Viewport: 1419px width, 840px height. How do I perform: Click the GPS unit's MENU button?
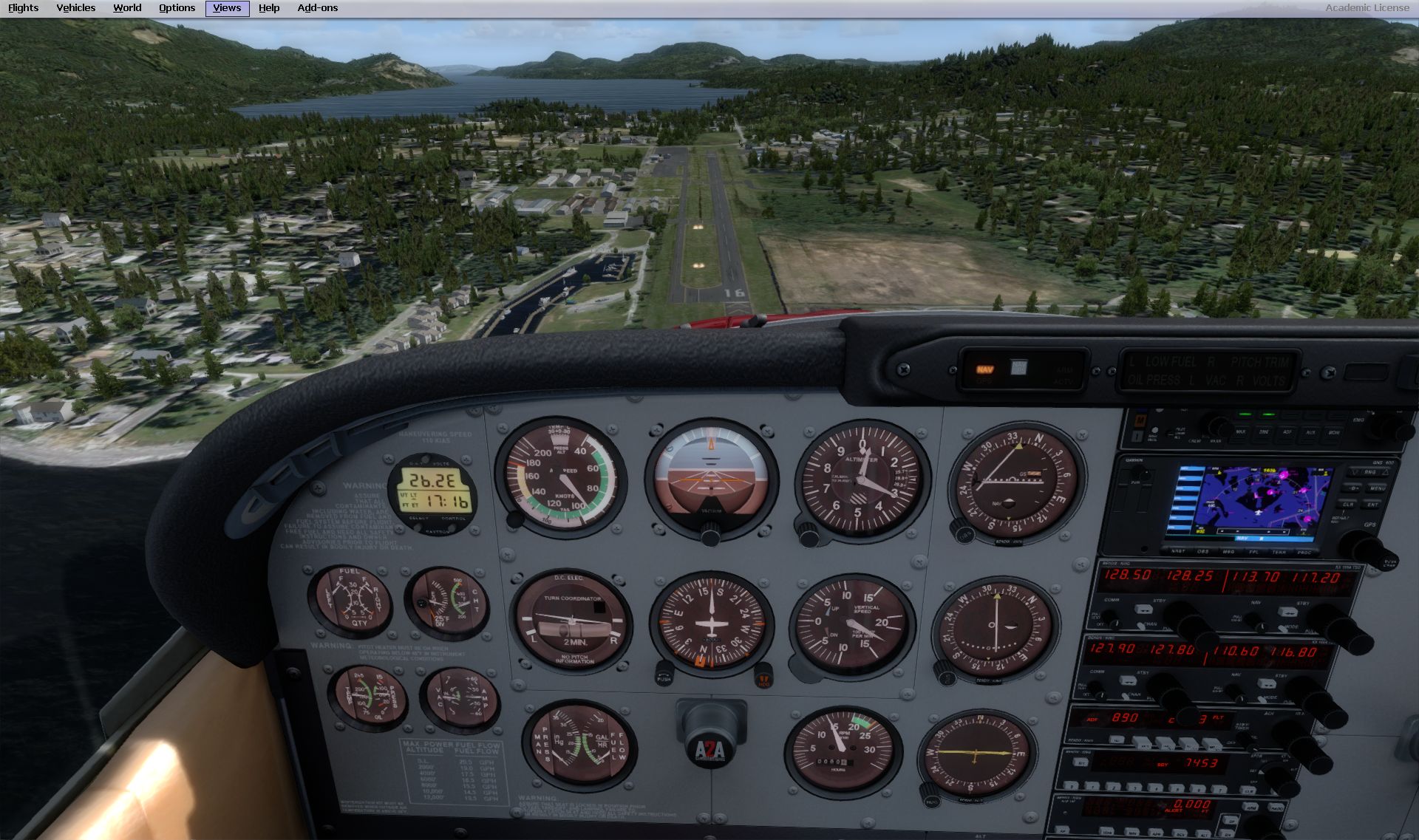[1376, 488]
